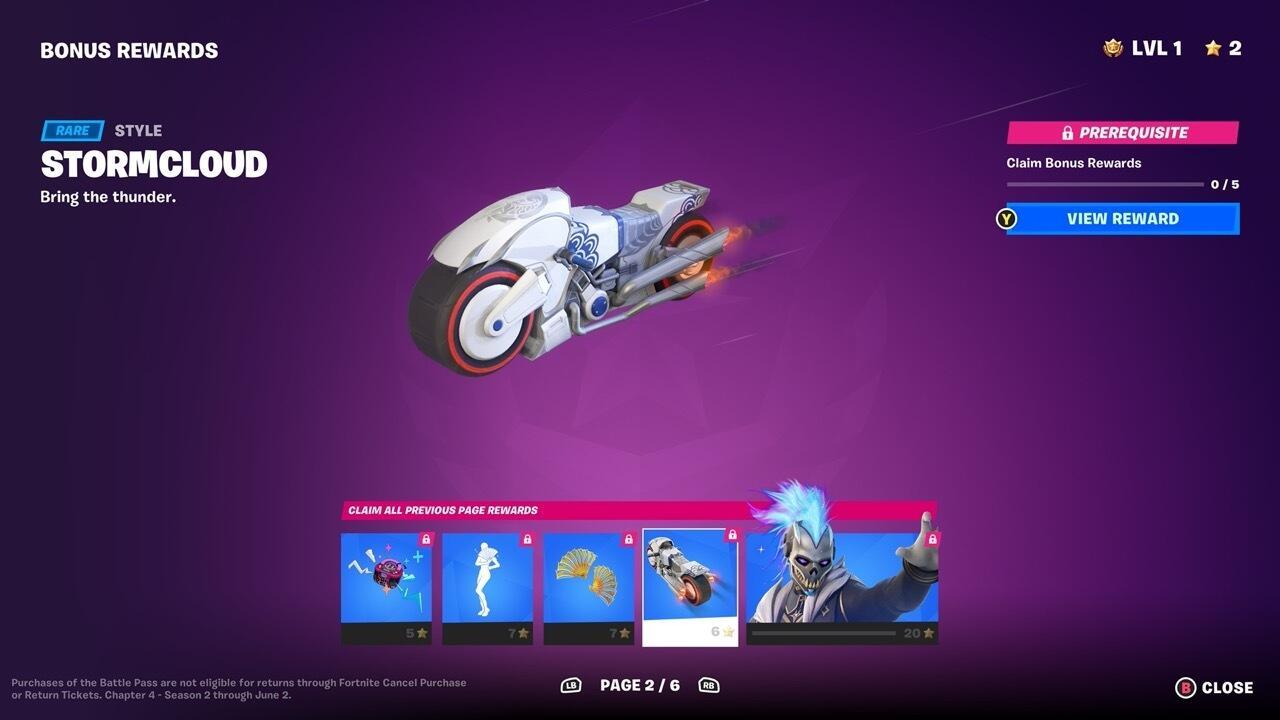Click the Page 2 / 6 indicator
The image size is (1280, 720).
(x=640, y=685)
